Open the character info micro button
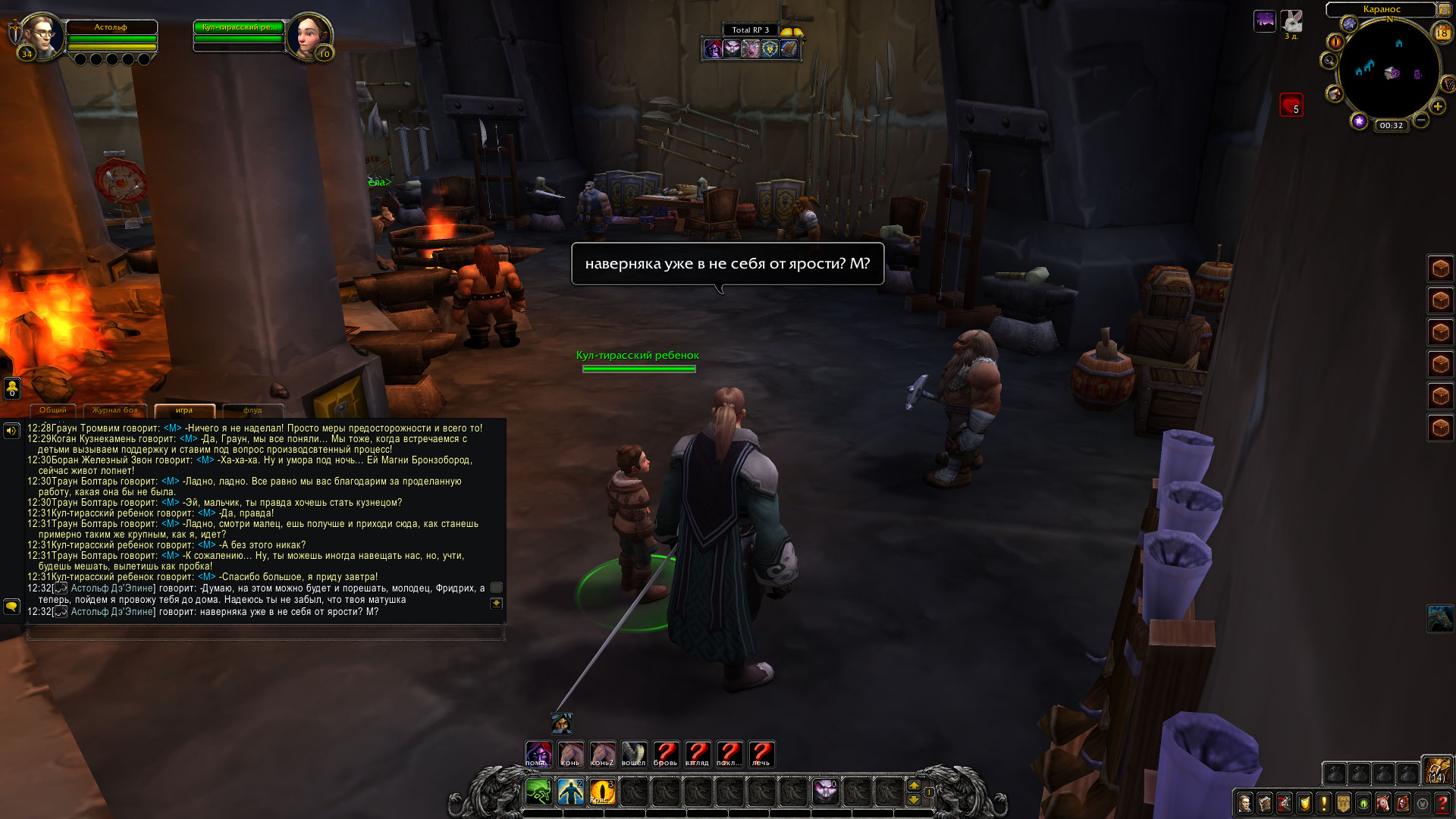This screenshot has height=819, width=1456. point(1244,803)
